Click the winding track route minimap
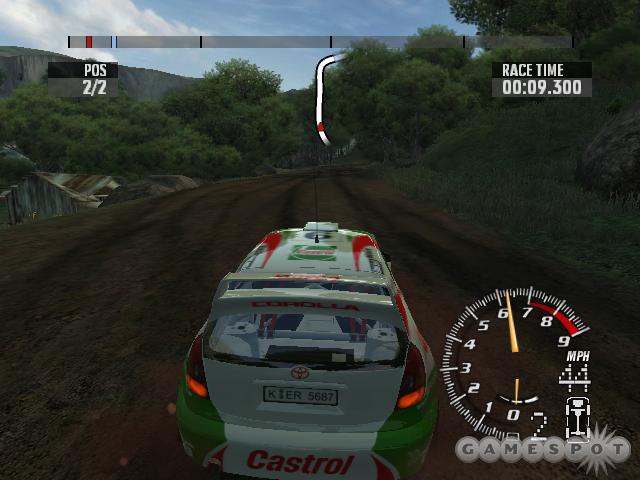The image size is (640, 480). [322, 96]
